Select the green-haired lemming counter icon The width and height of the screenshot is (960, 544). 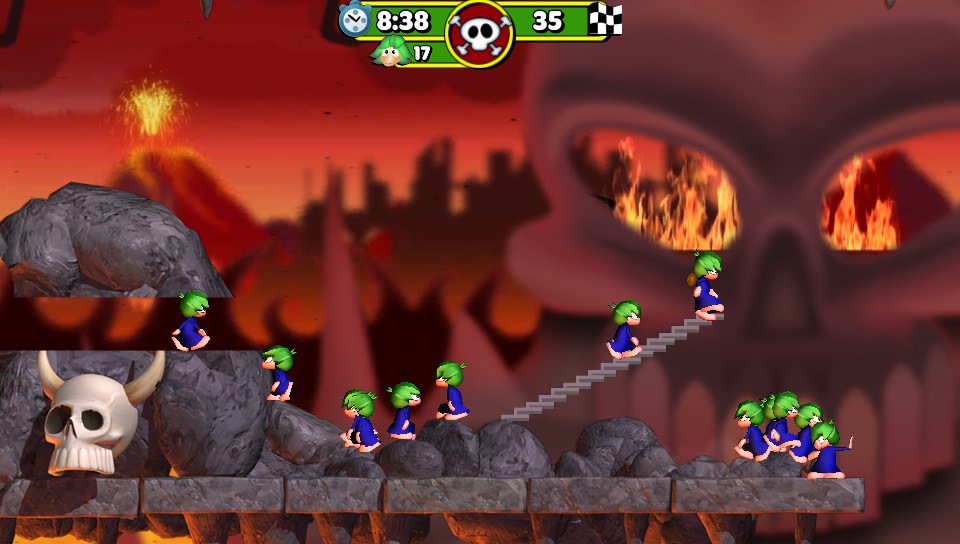coord(390,50)
